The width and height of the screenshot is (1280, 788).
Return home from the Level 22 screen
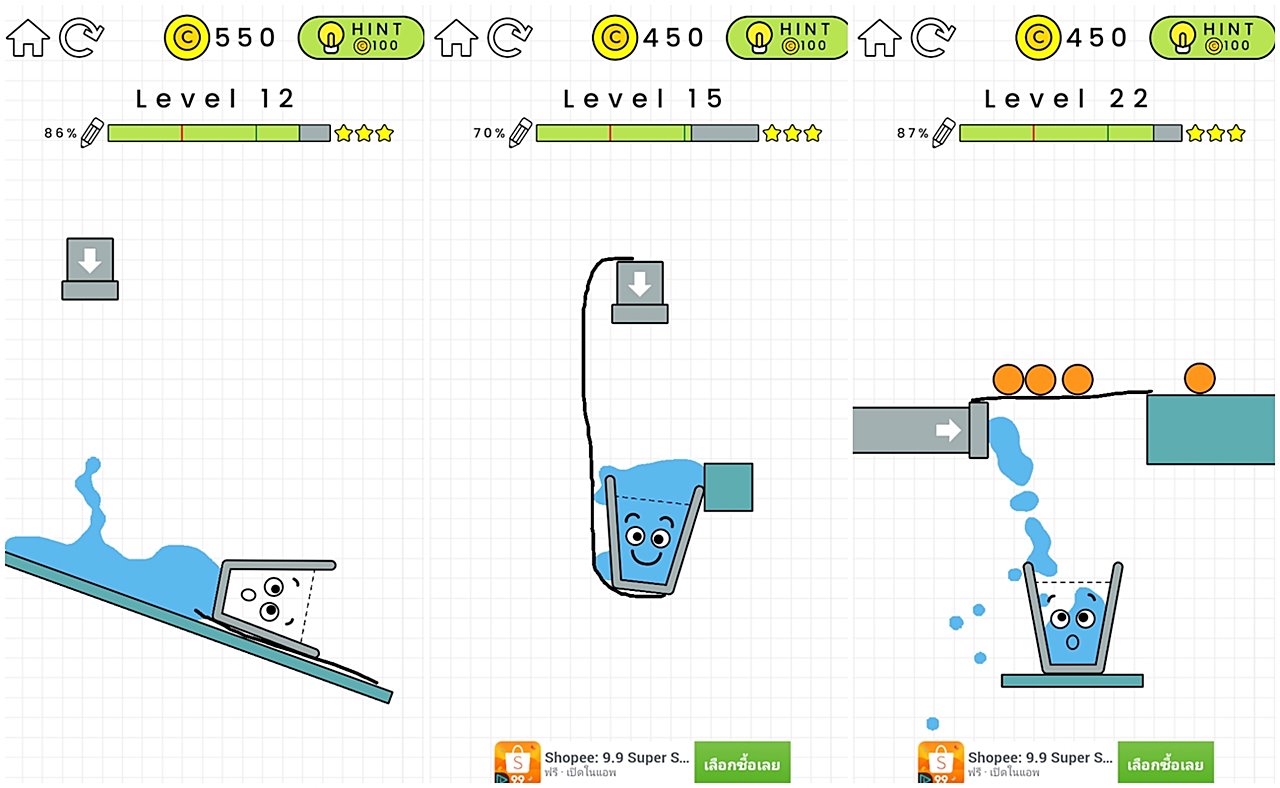click(x=880, y=38)
